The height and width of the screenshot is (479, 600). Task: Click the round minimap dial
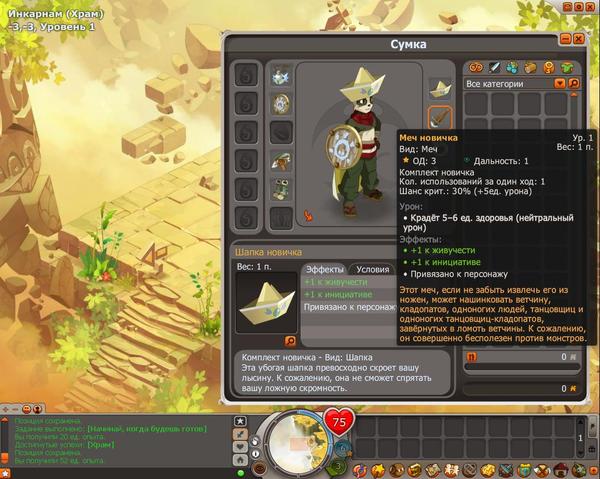tap(291, 440)
